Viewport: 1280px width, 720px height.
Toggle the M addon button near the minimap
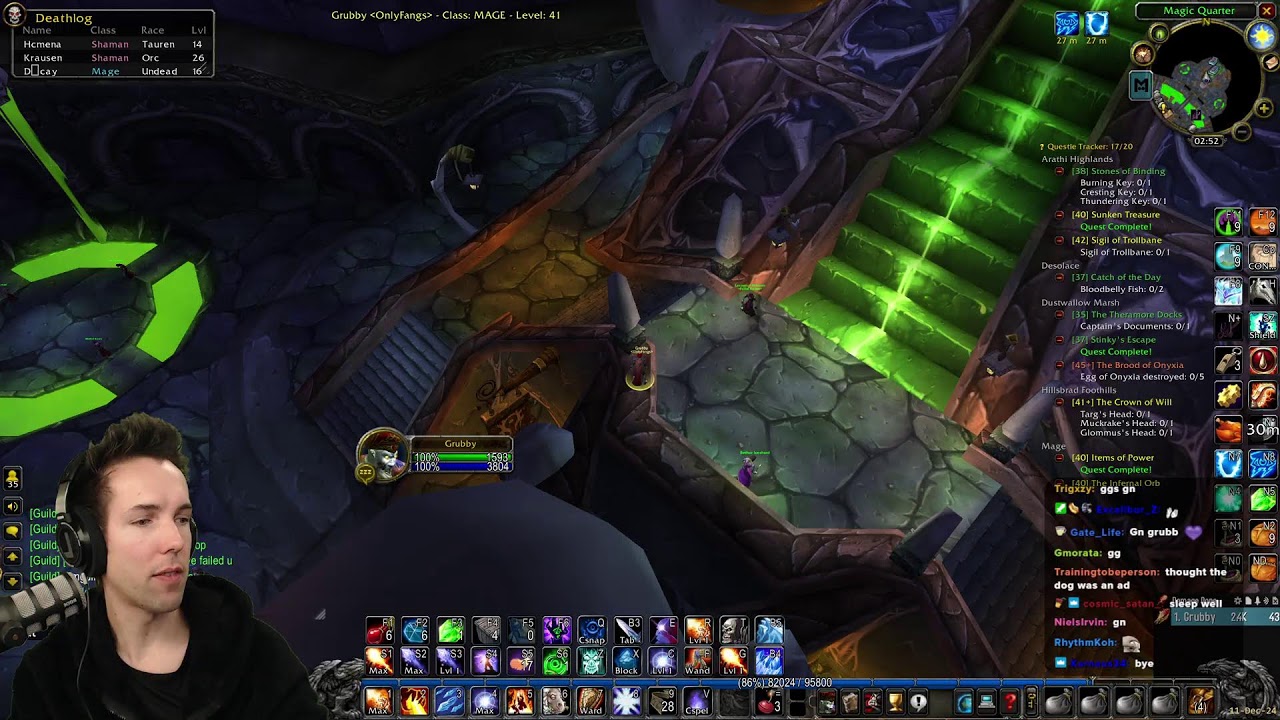[x=1141, y=85]
